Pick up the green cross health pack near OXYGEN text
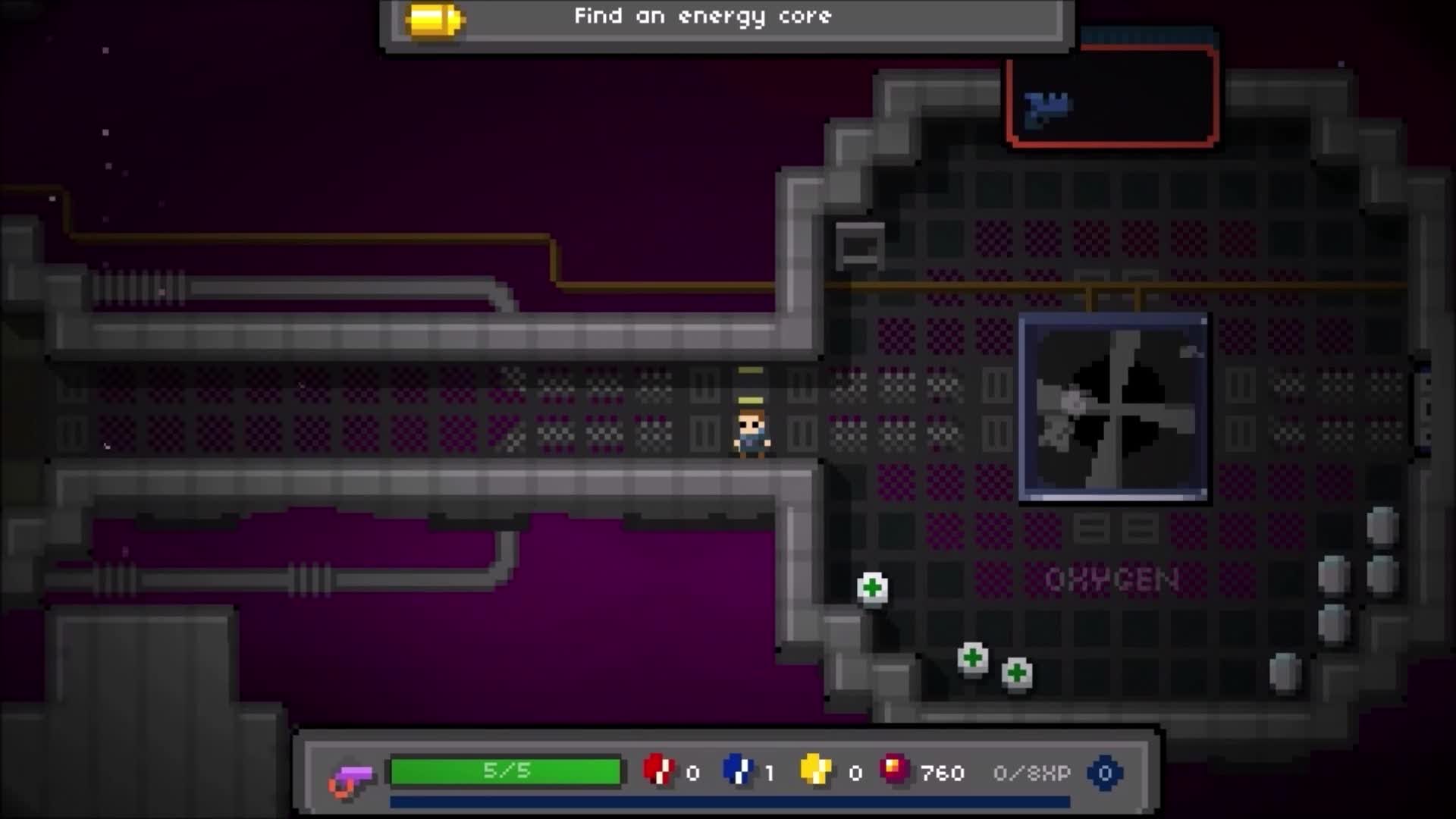The width and height of the screenshot is (1456, 819). point(872,588)
